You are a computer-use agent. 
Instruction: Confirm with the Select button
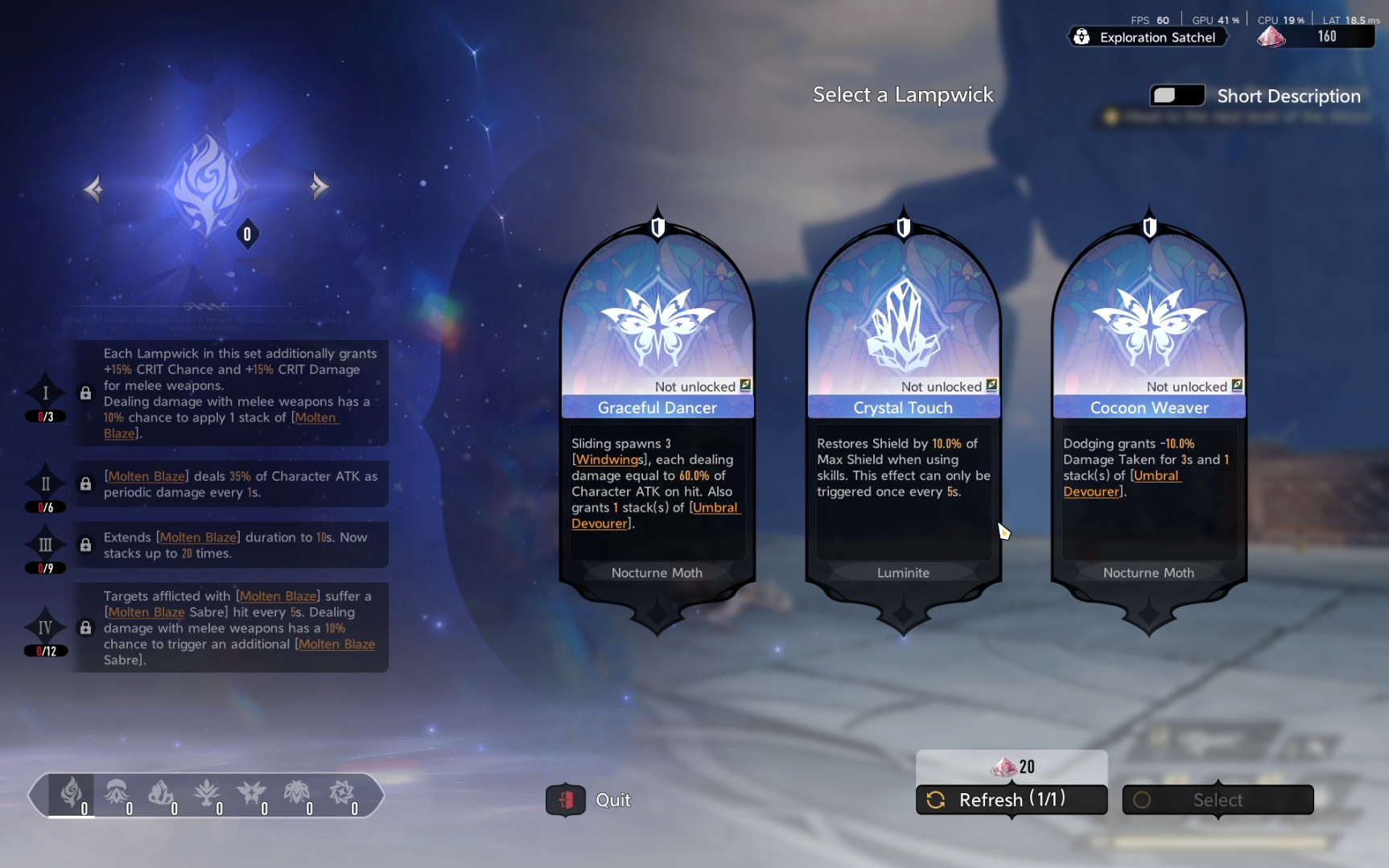tap(1218, 800)
